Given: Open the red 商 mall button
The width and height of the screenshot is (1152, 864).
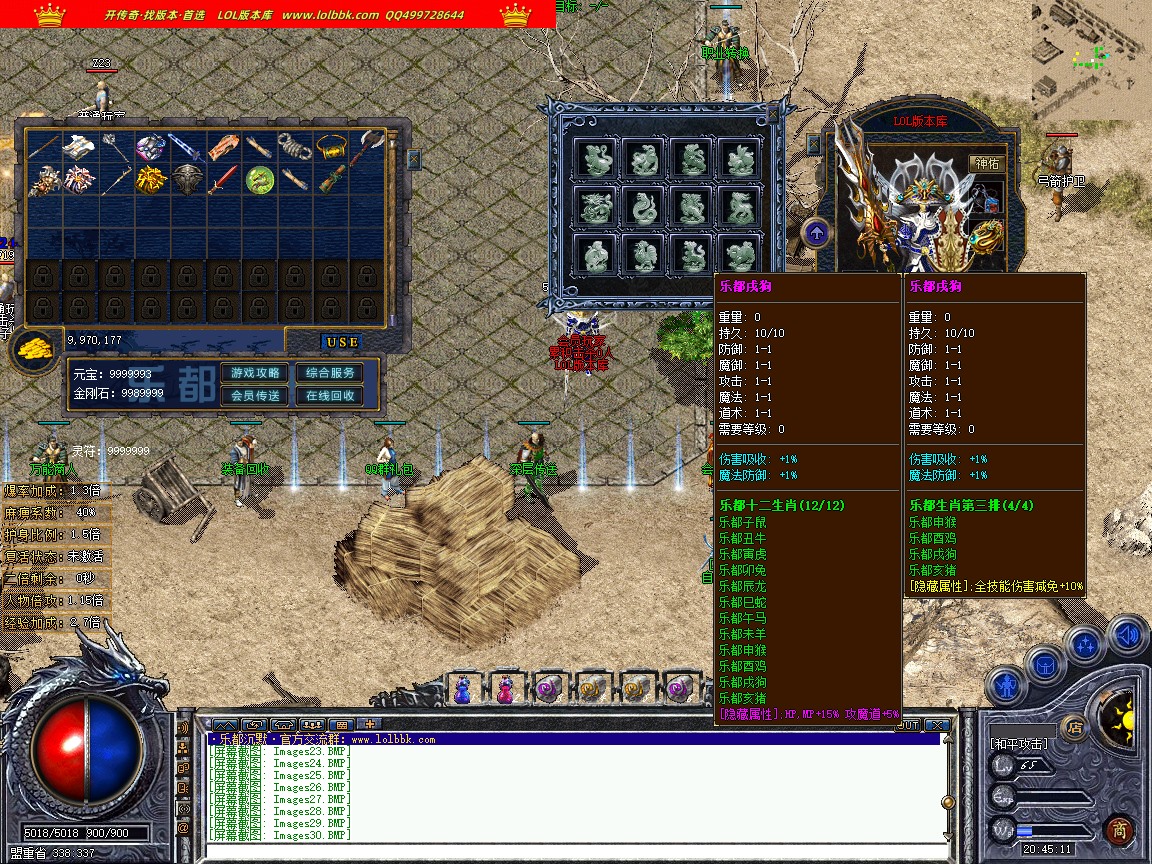Looking at the screenshot, I should [x=1118, y=830].
